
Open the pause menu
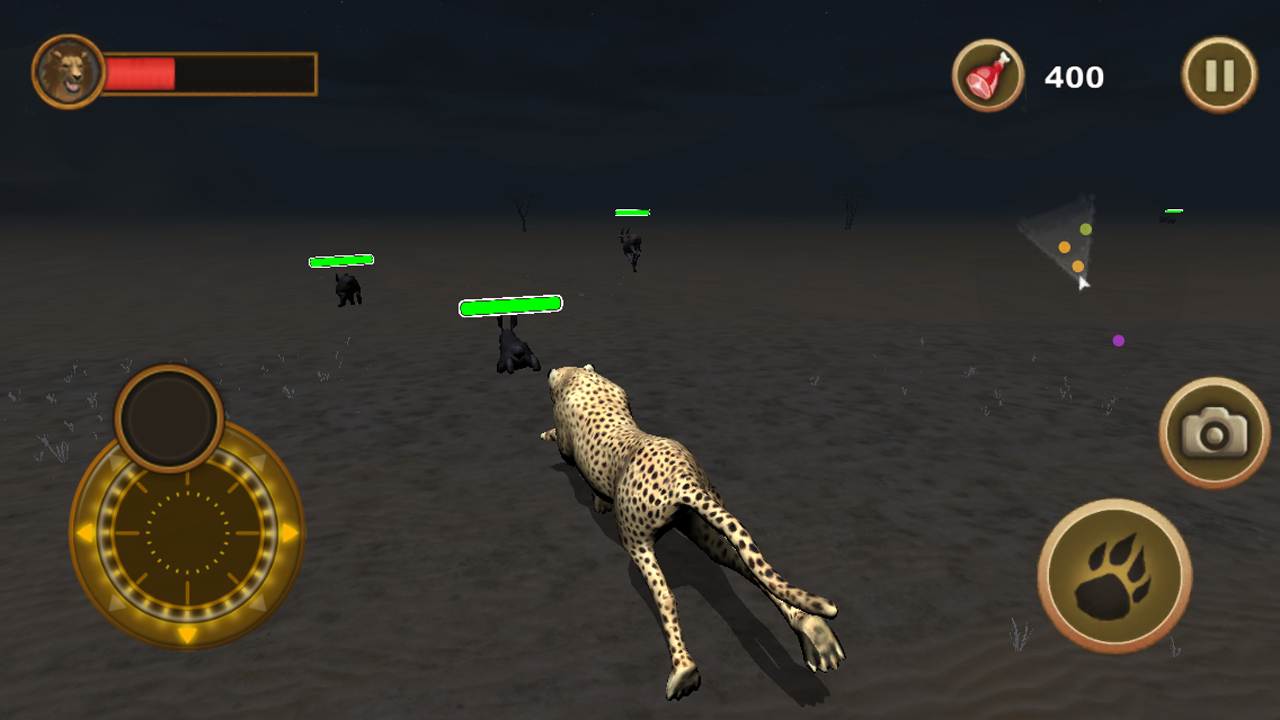1218,73
